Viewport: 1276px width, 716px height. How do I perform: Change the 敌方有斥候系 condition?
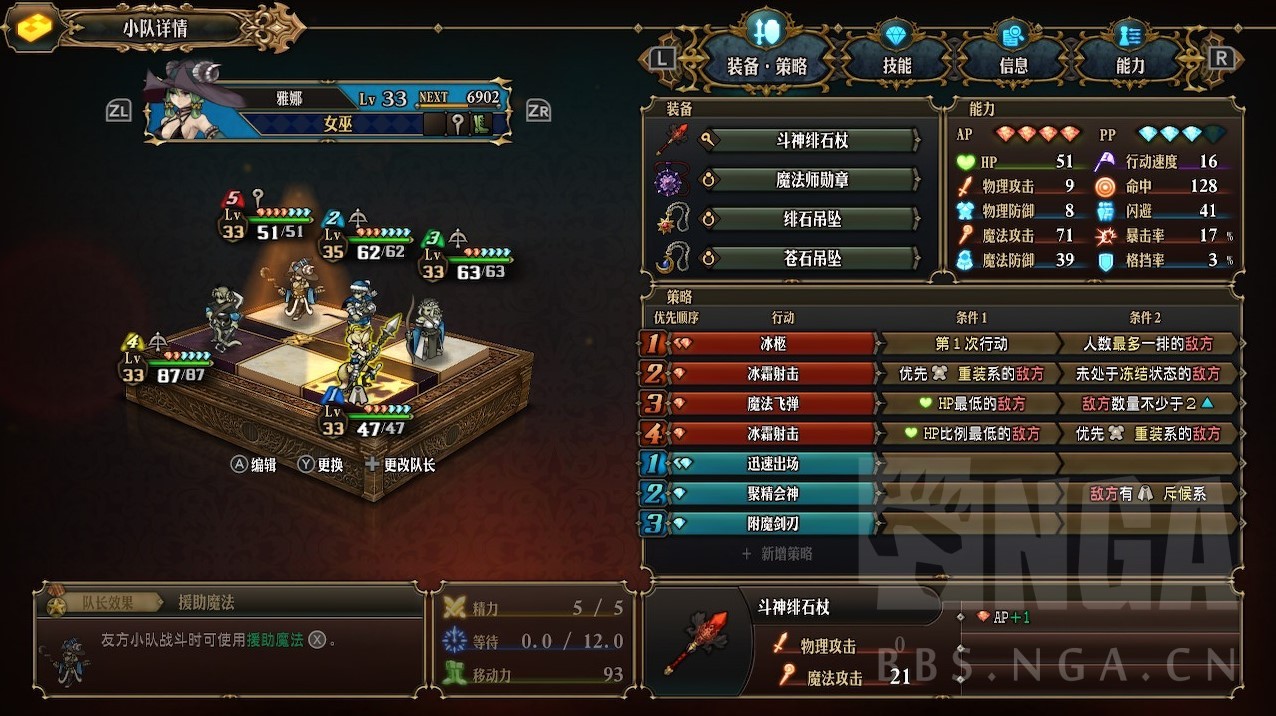pyautogui.click(x=1147, y=494)
